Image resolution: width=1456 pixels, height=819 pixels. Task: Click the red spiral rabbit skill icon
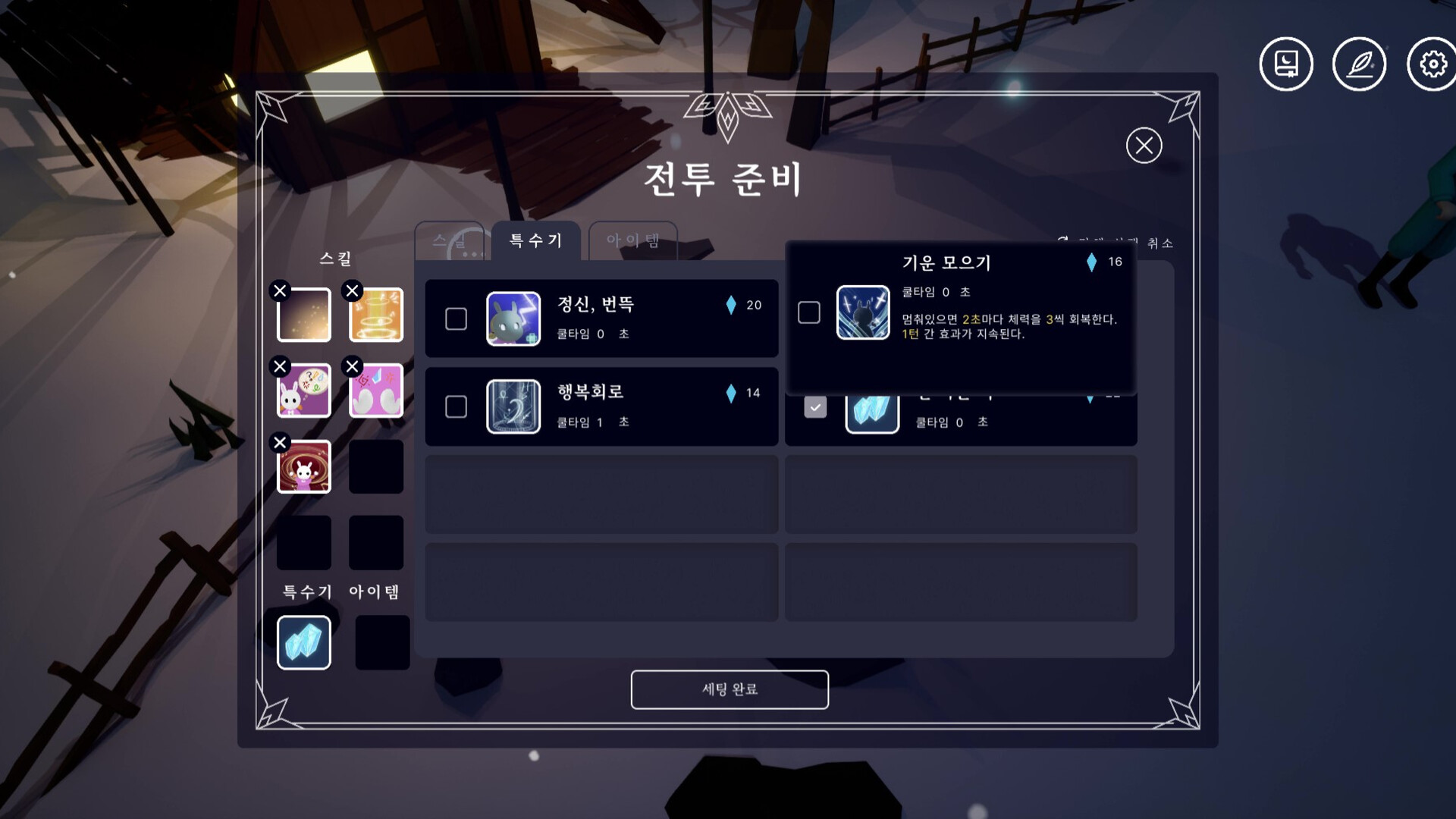coord(303,467)
